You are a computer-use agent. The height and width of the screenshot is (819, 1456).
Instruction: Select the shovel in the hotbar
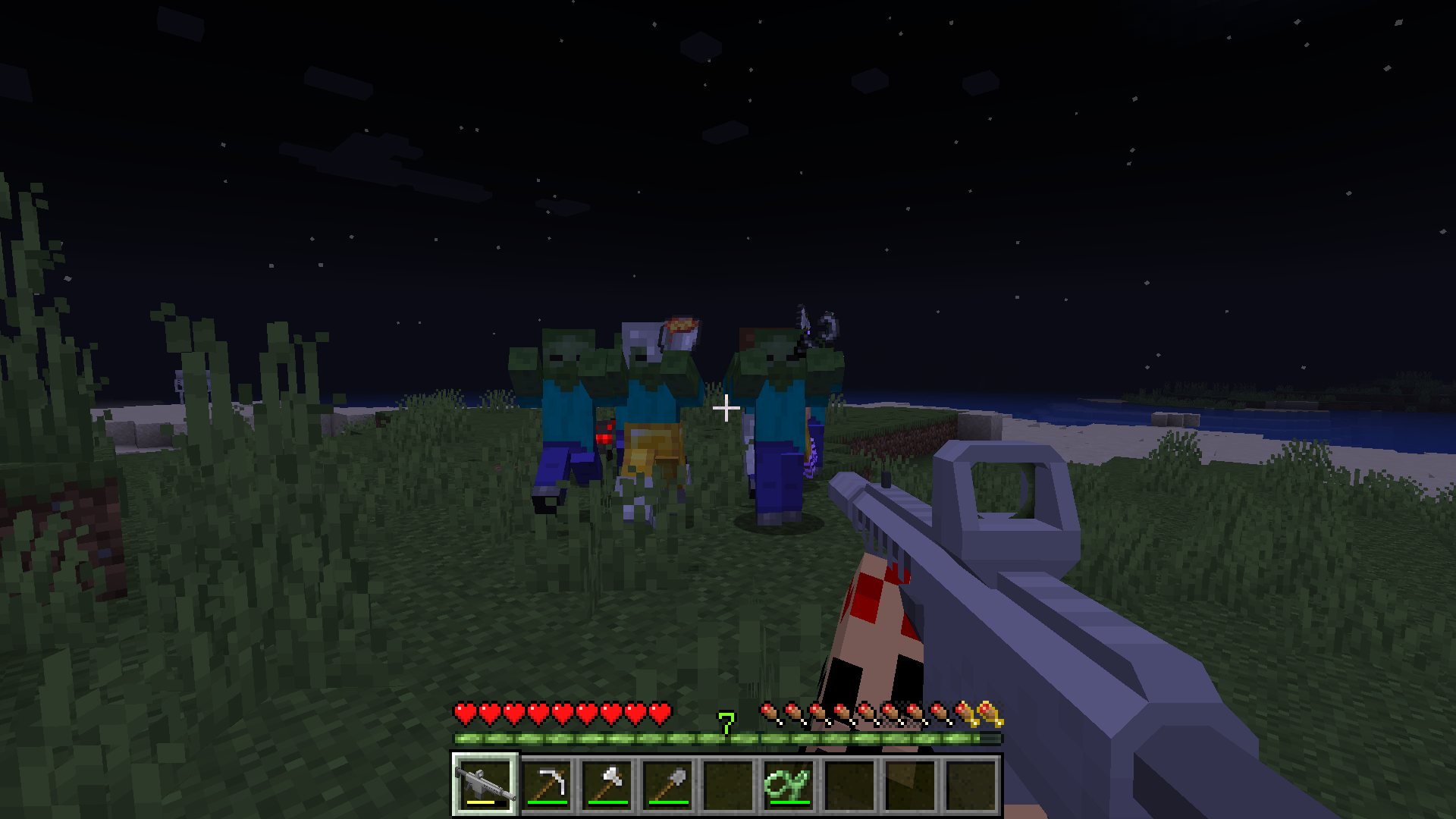(667, 781)
